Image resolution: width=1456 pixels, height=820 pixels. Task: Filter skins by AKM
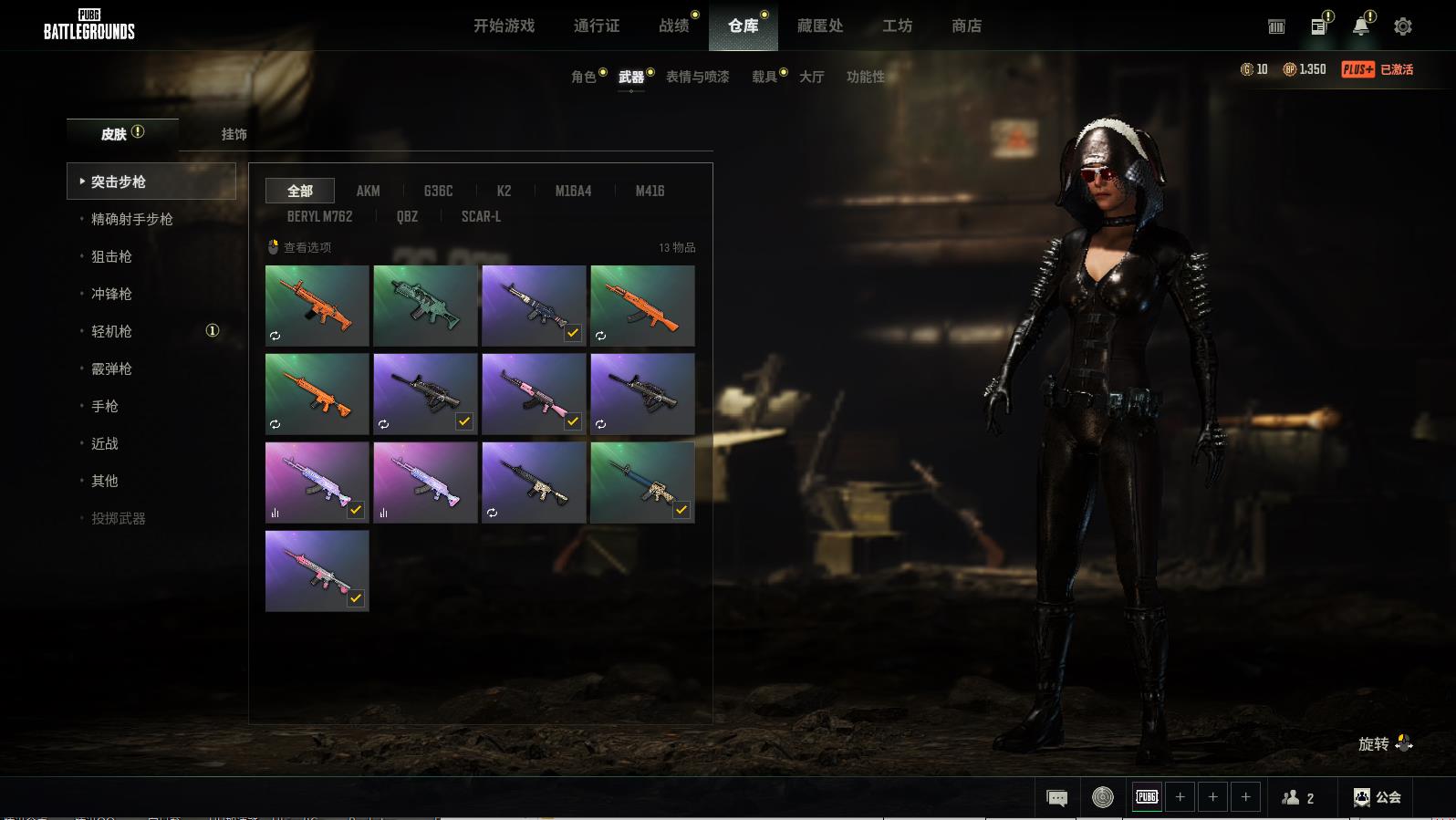(368, 191)
